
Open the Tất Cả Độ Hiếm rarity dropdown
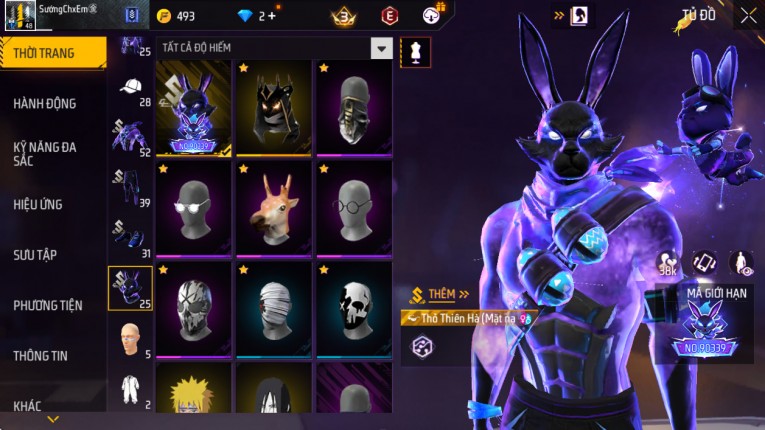pos(381,48)
